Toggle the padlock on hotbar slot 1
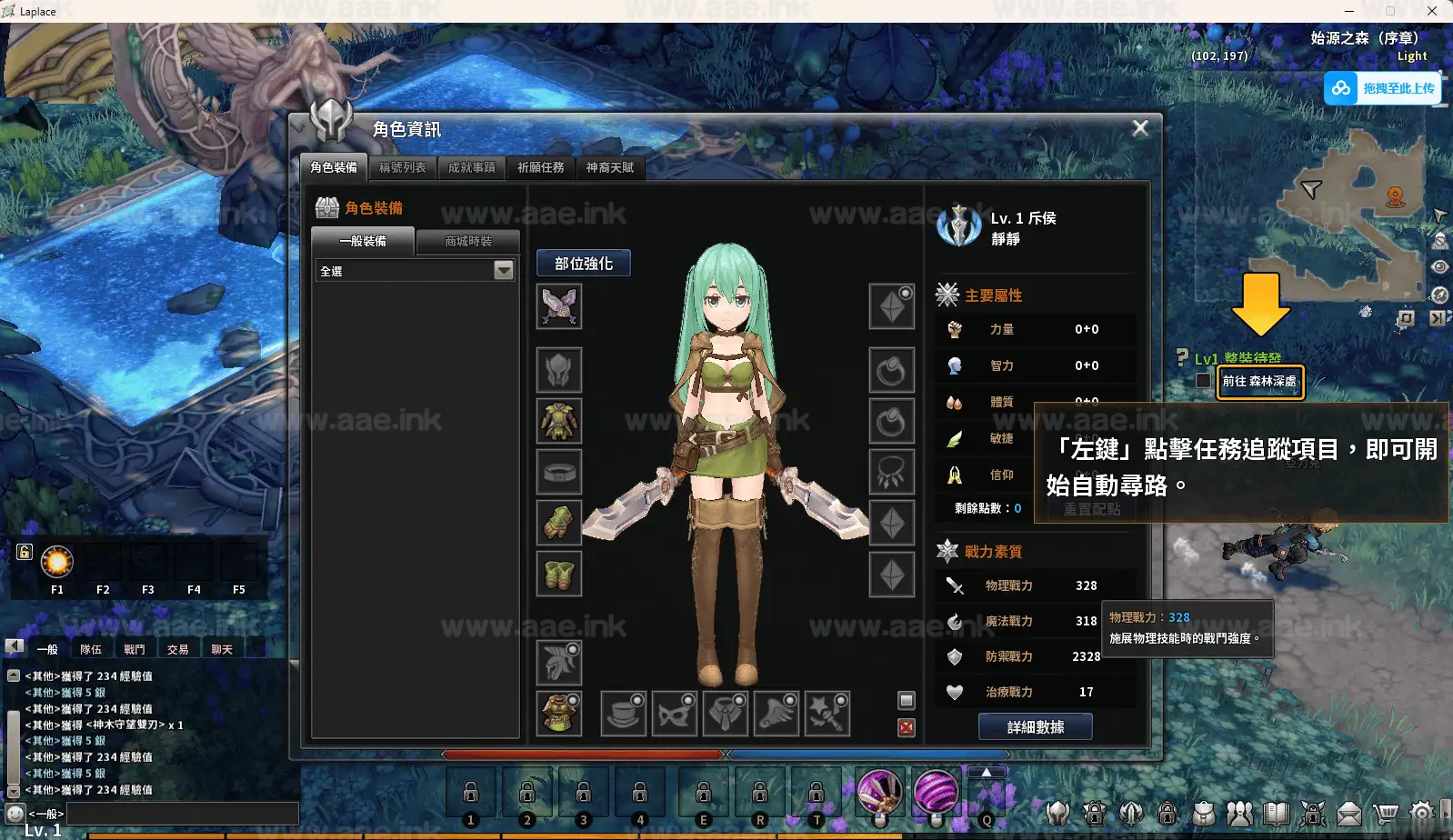The height and width of the screenshot is (840, 1453). (471, 791)
